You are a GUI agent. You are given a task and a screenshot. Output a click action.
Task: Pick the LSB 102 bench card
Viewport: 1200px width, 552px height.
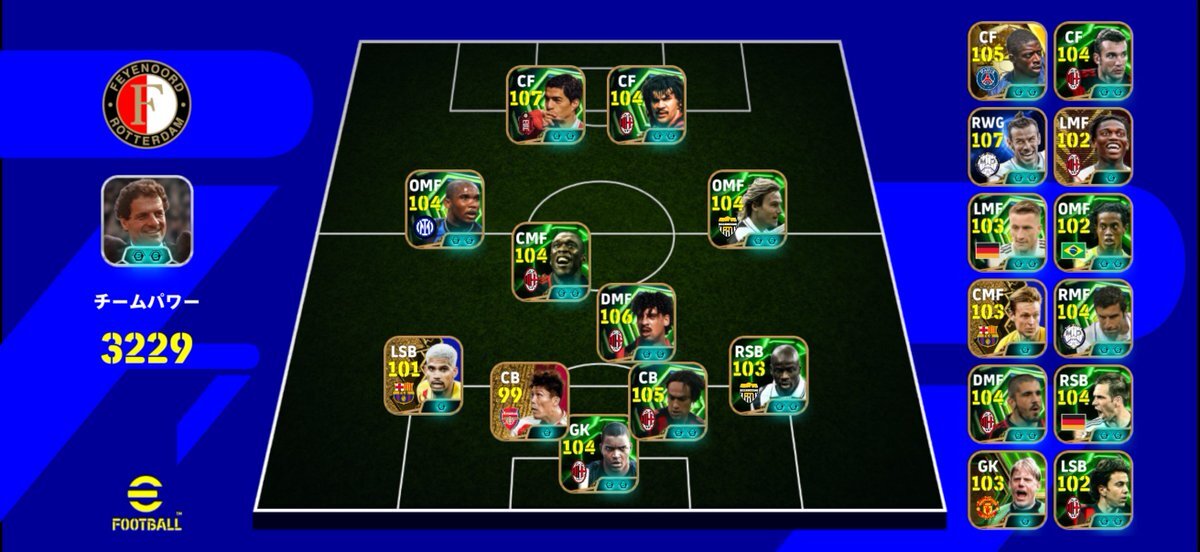(x=1093, y=490)
